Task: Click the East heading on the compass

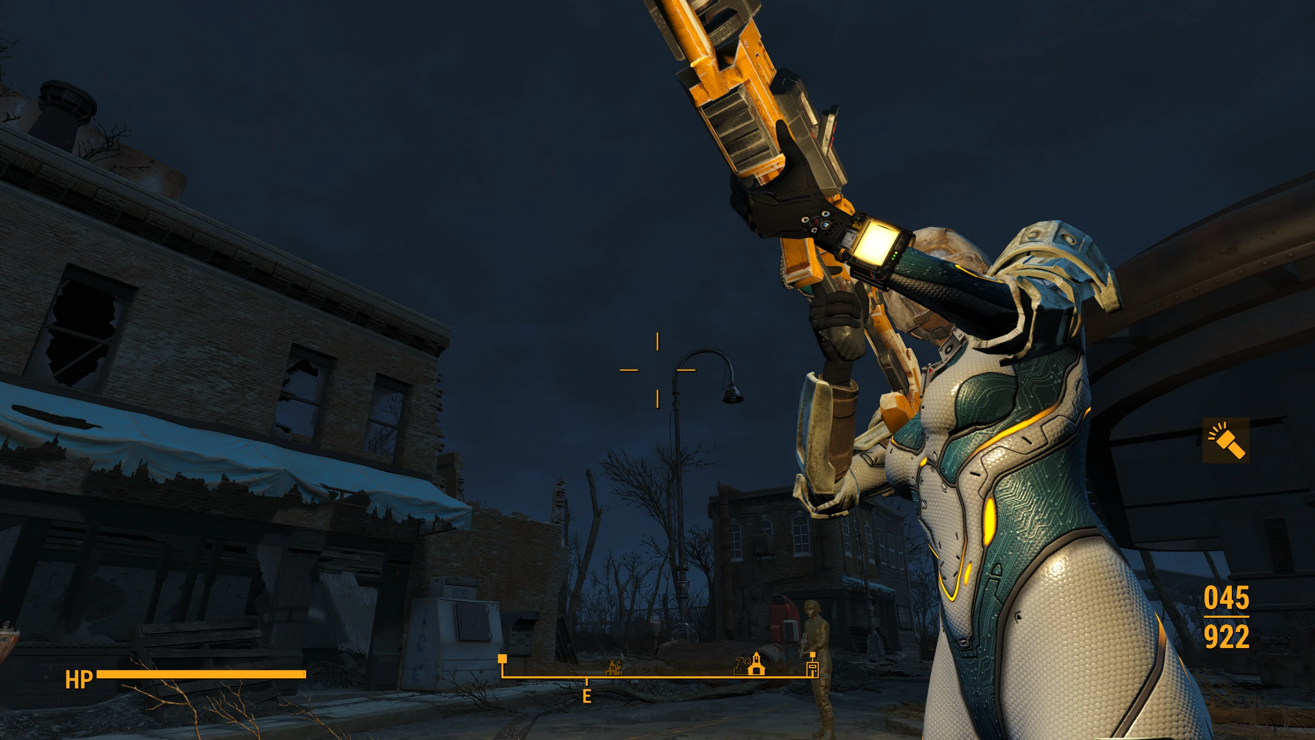Action: pyautogui.click(x=587, y=696)
